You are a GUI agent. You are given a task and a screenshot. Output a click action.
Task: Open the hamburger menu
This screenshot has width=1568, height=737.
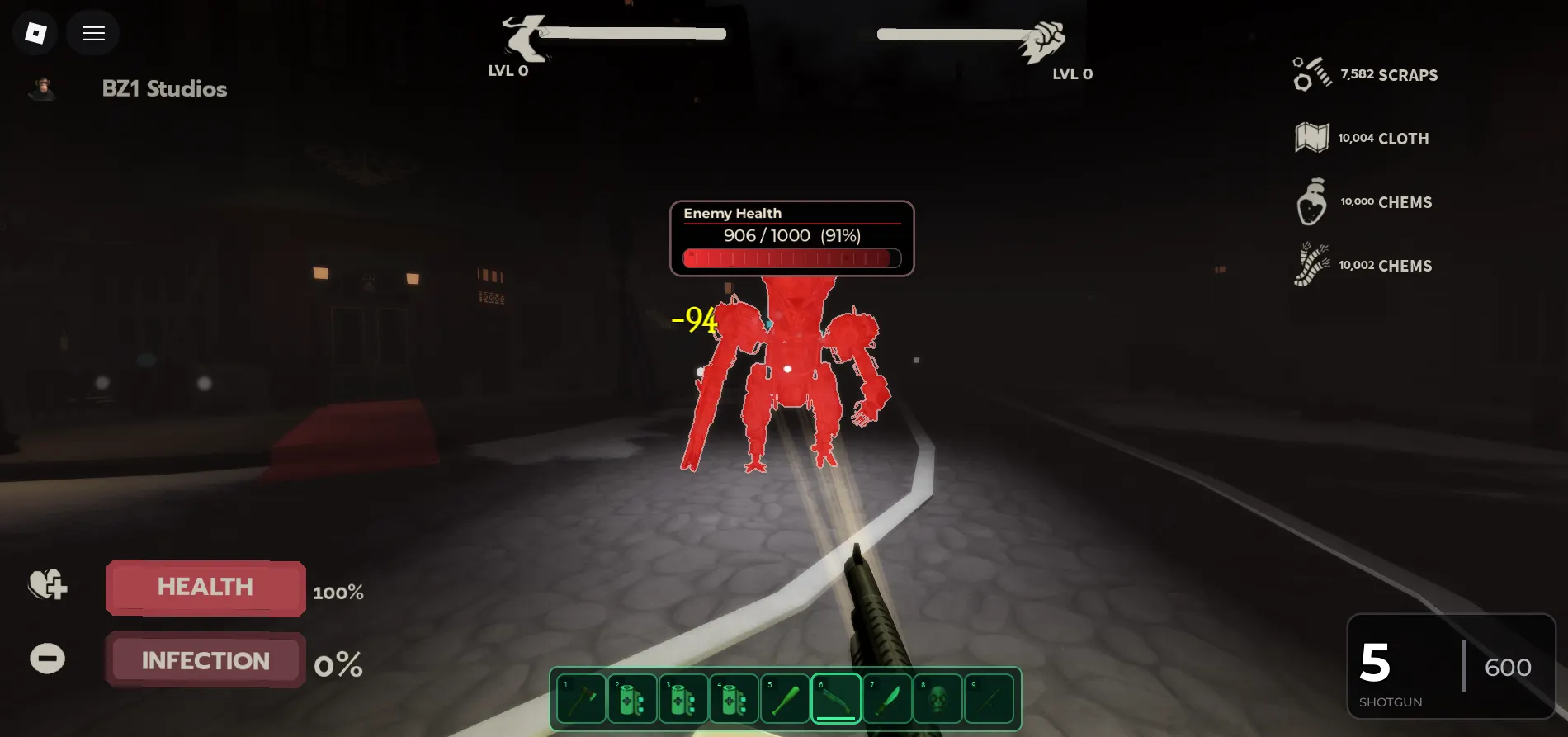[x=92, y=32]
